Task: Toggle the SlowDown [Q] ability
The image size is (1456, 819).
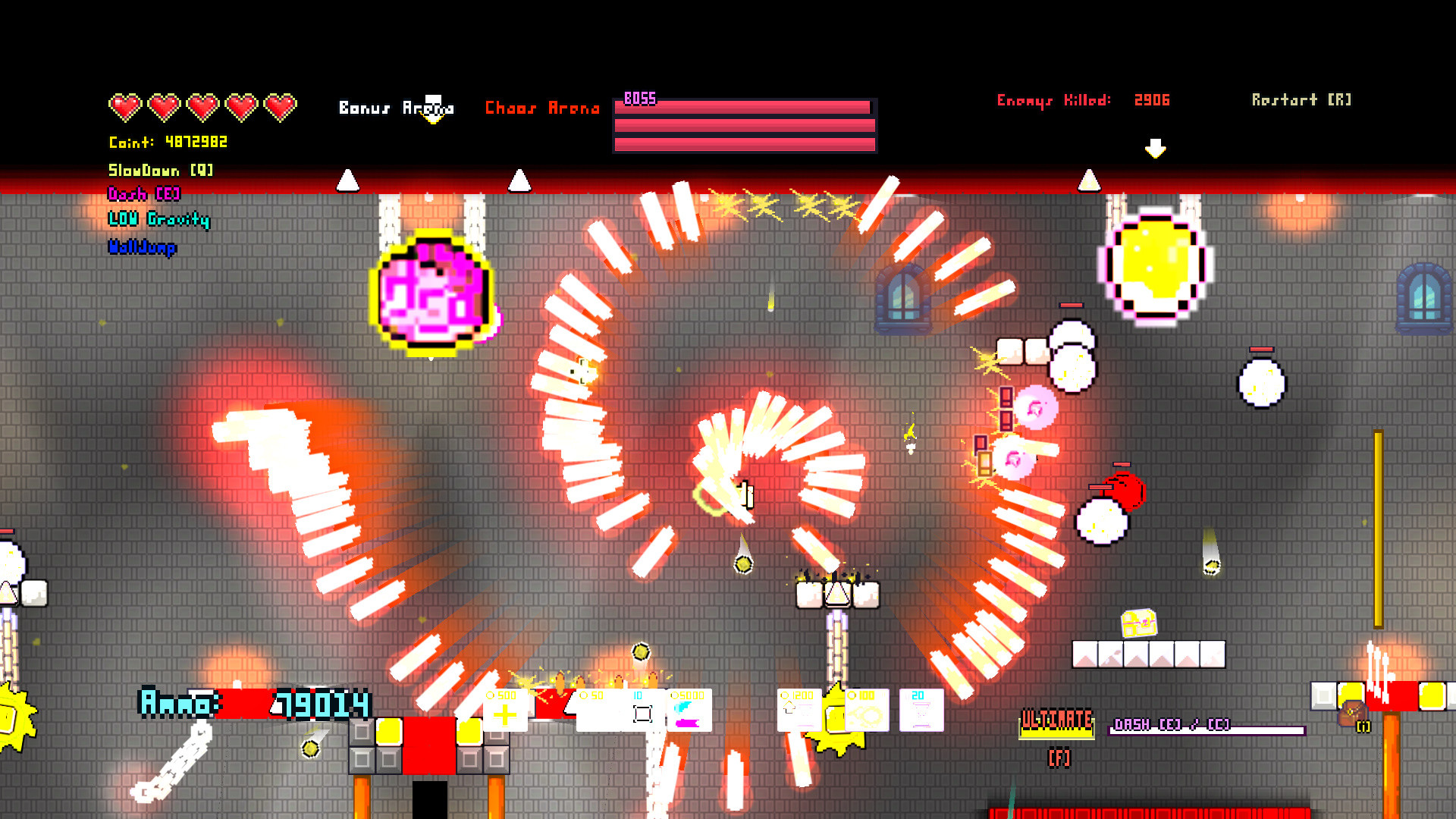Action: pos(159,171)
